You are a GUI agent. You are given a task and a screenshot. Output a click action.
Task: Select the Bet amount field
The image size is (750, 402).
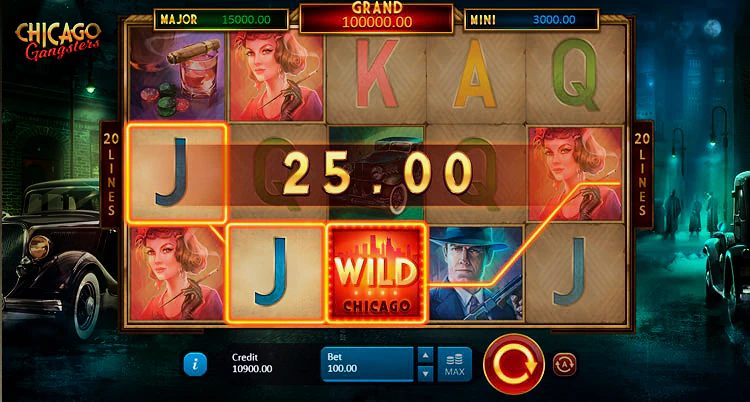(x=367, y=364)
